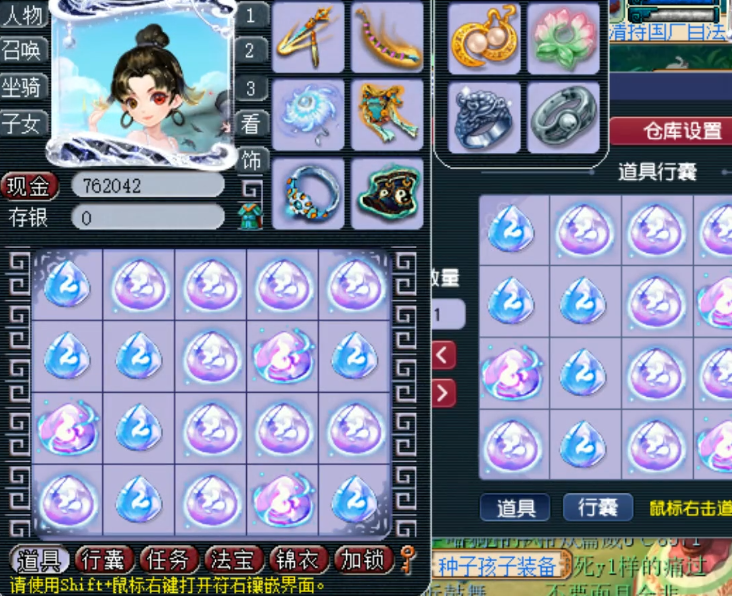Image resolution: width=732 pixels, height=596 pixels.
Task: Switch to the 任务 quest items tab
Action: [165, 560]
